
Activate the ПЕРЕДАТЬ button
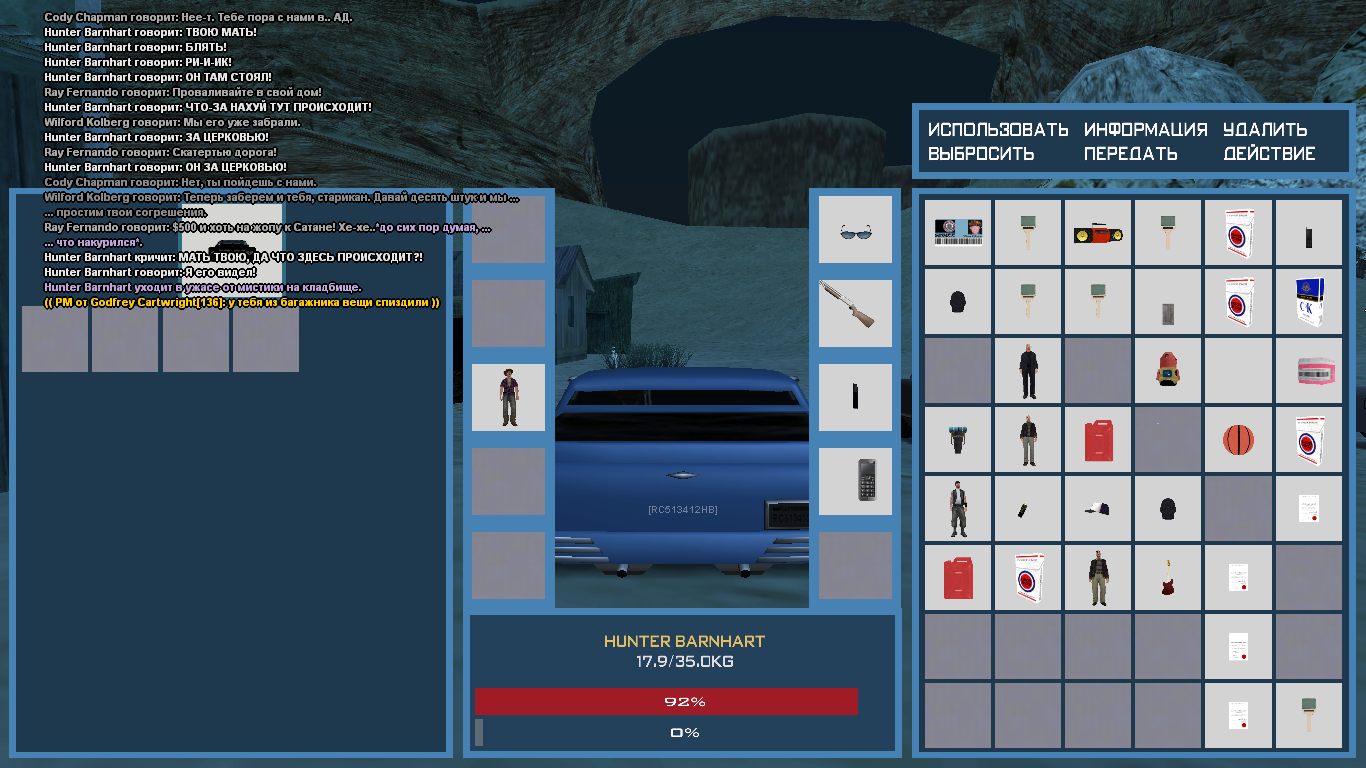tap(1131, 154)
